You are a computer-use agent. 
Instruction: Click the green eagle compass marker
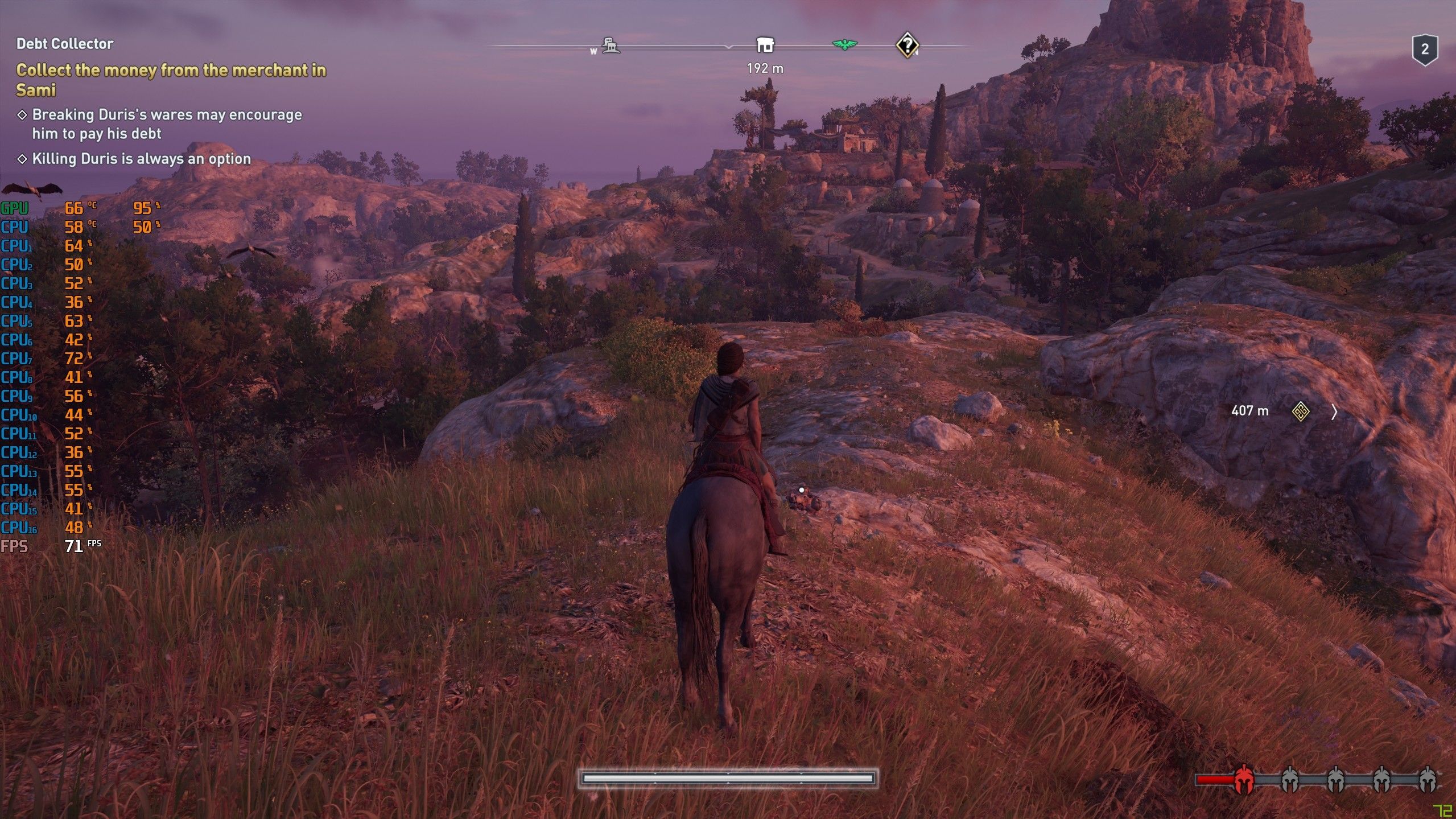[x=844, y=44]
